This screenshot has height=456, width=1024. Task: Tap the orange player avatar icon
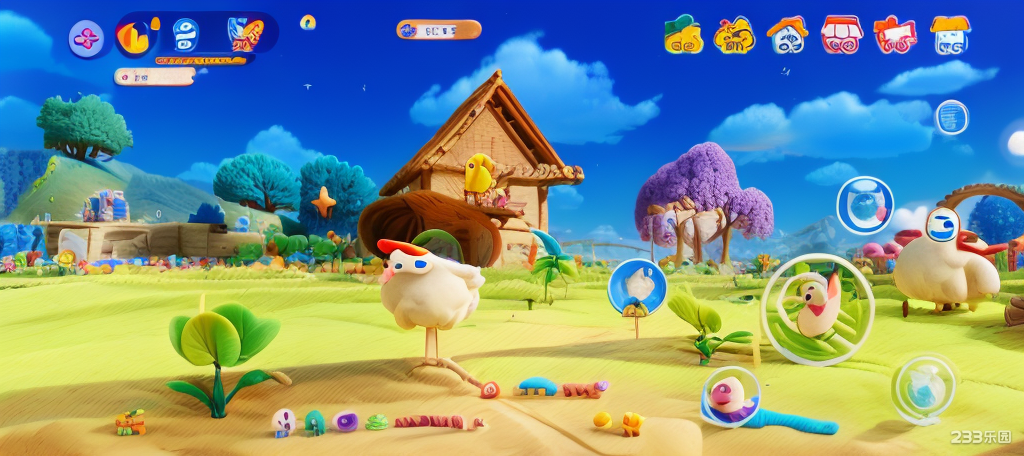coord(135,37)
